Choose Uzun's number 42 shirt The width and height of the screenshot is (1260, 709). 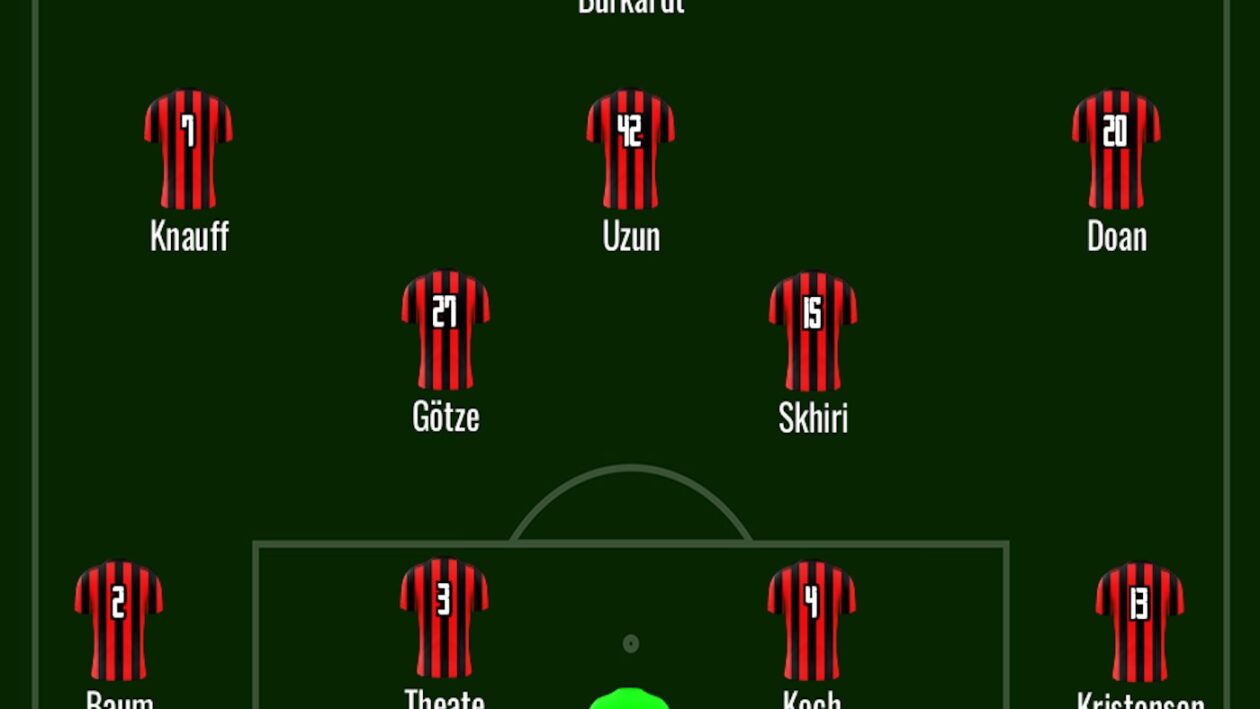point(630,149)
